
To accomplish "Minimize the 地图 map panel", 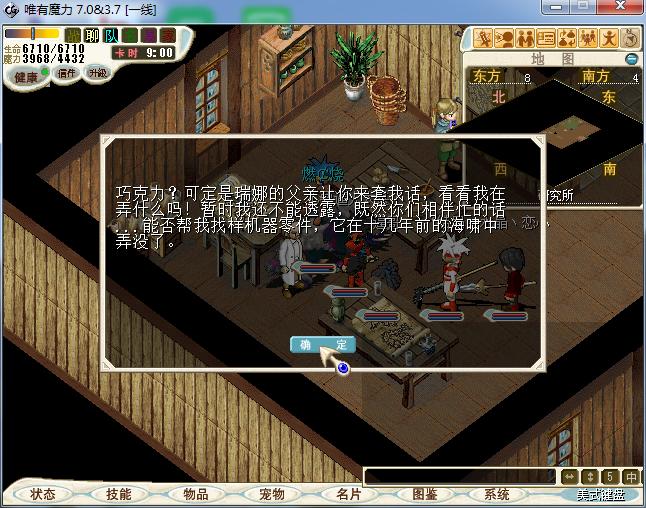I will tap(631, 59).
